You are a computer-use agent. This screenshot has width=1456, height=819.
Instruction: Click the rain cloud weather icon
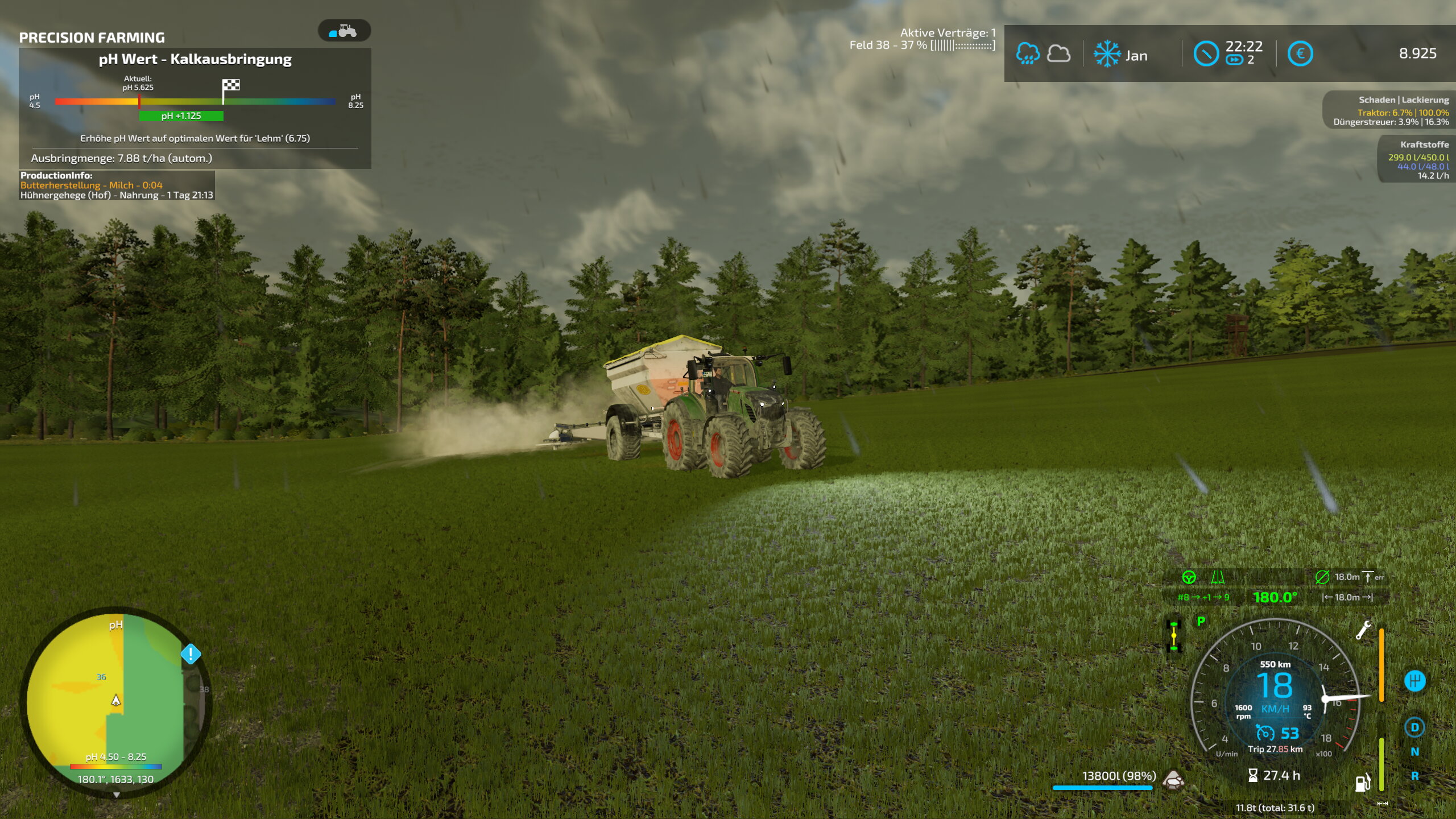point(1028,54)
